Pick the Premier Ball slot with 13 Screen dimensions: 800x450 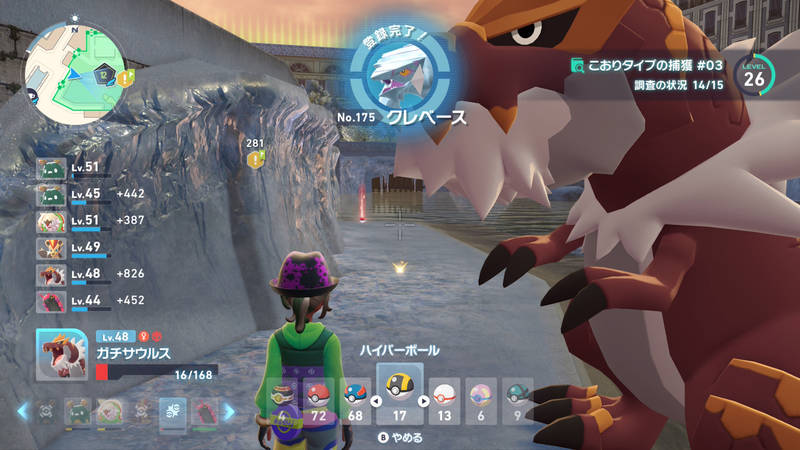(x=444, y=397)
